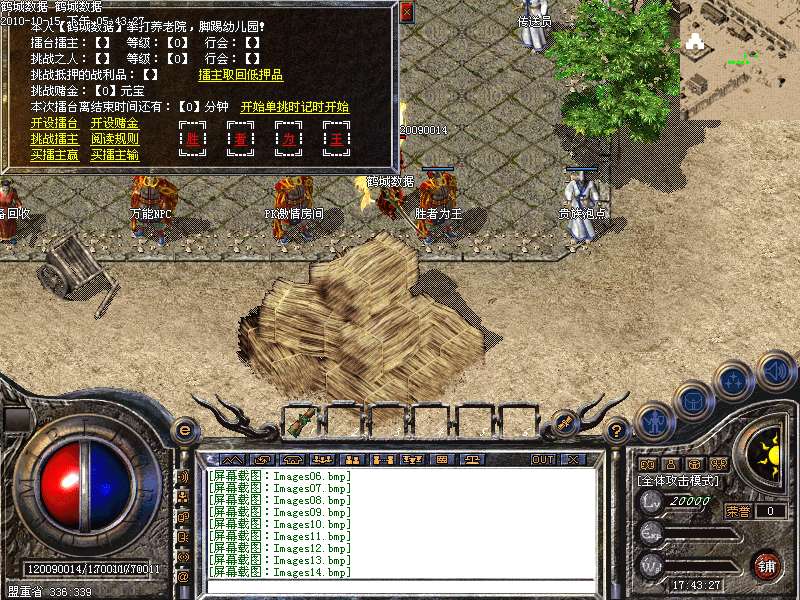Open the character equipment round button
800x600 pixels.
(655, 421)
